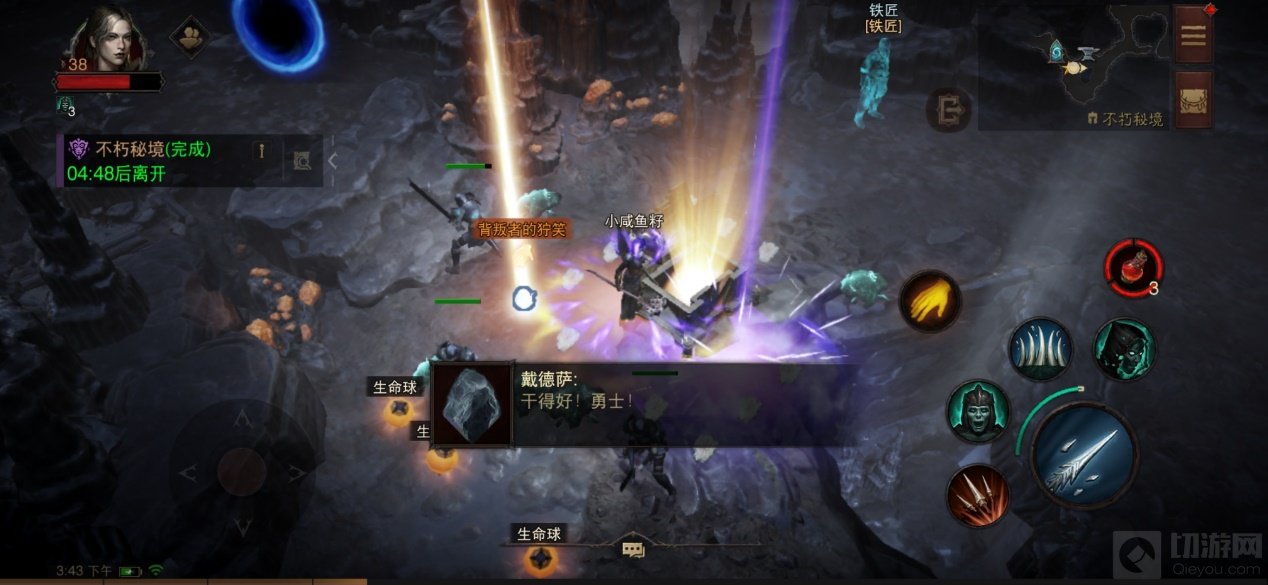Activate the yellow claw skill
Screen dimensions: 1268x585
point(929,301)
